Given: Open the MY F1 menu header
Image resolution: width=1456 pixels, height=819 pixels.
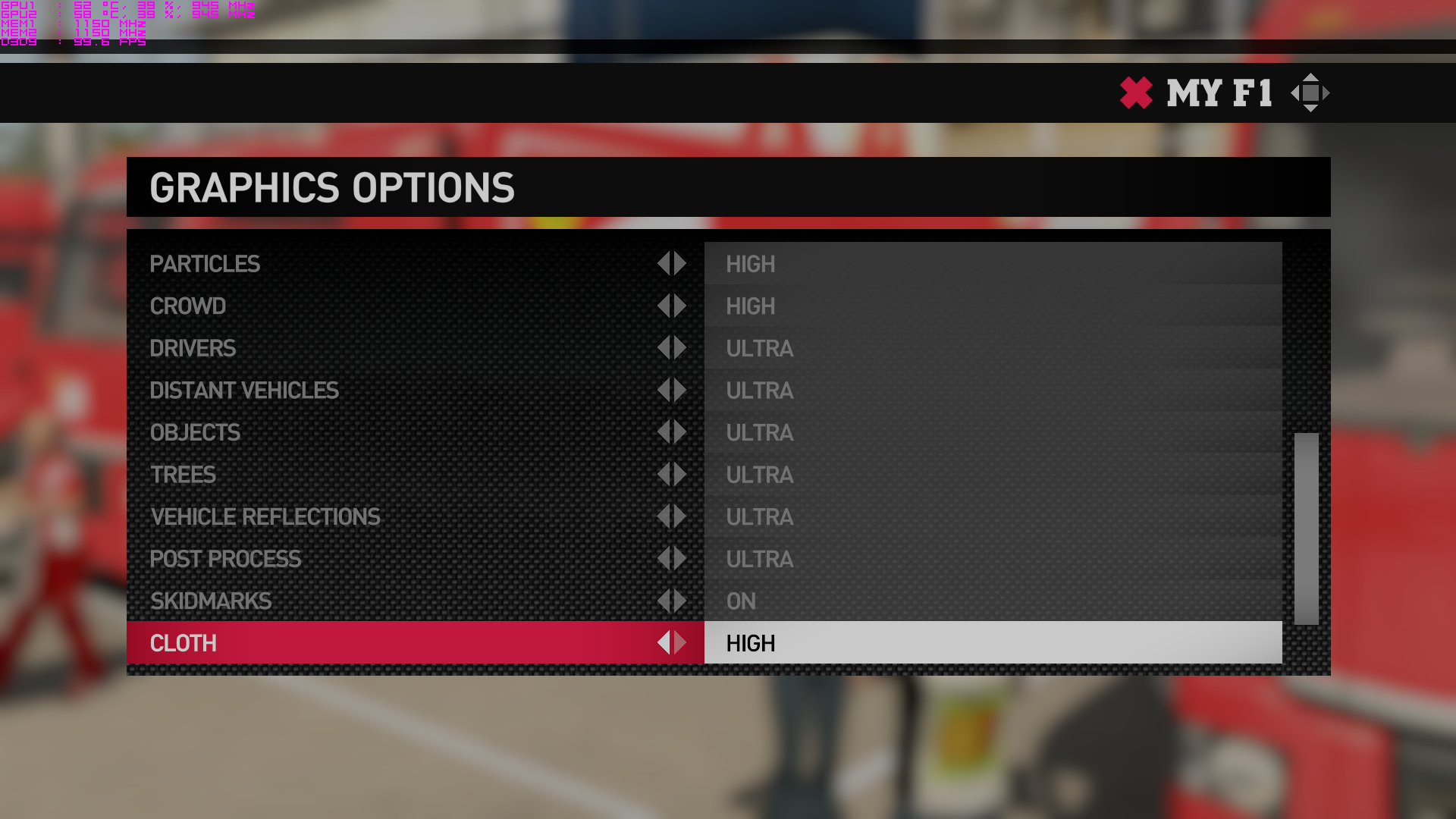Looking at the screenshot, I should 1219,93.
